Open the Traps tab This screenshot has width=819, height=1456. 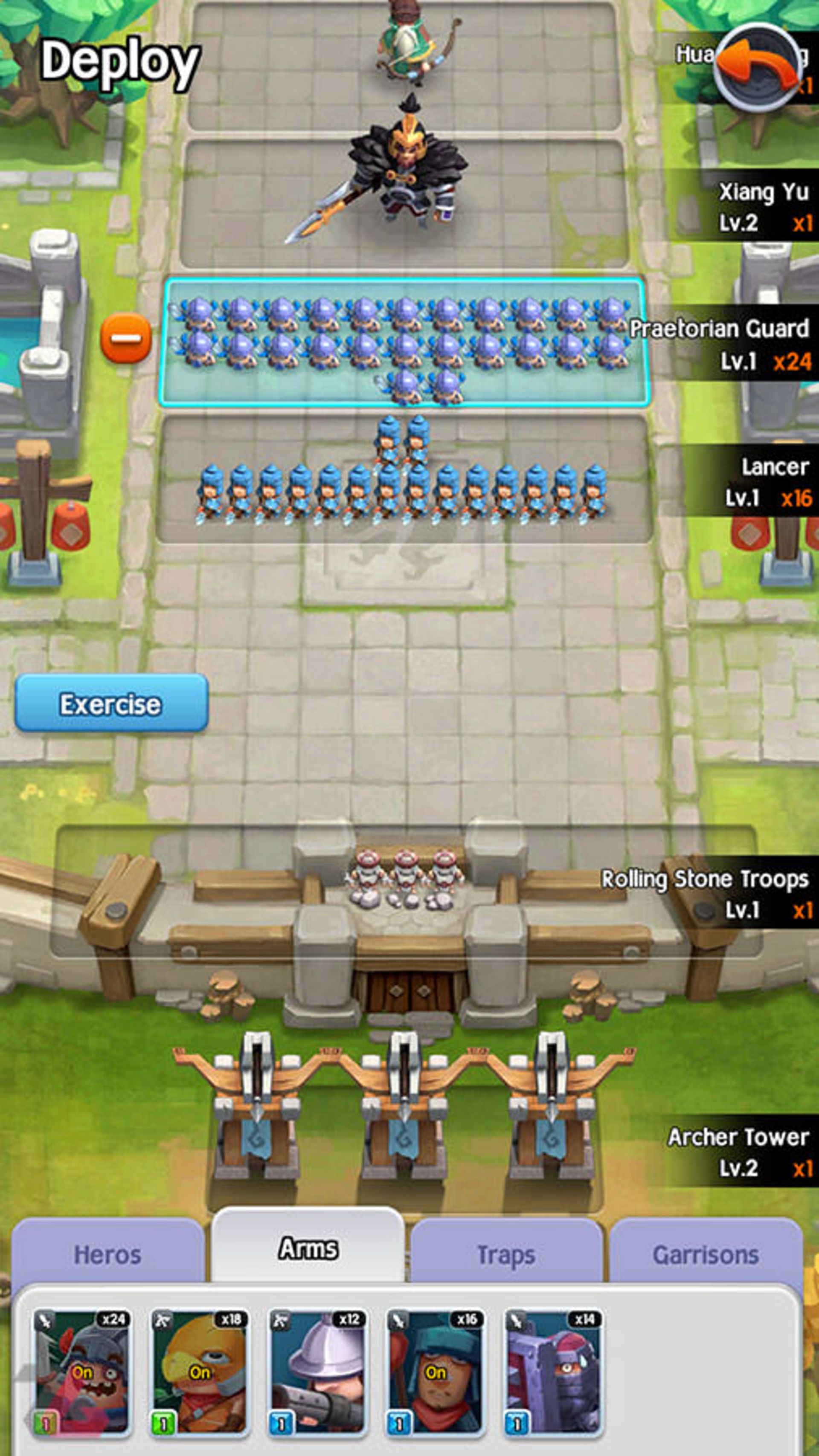coord(505,1255)
